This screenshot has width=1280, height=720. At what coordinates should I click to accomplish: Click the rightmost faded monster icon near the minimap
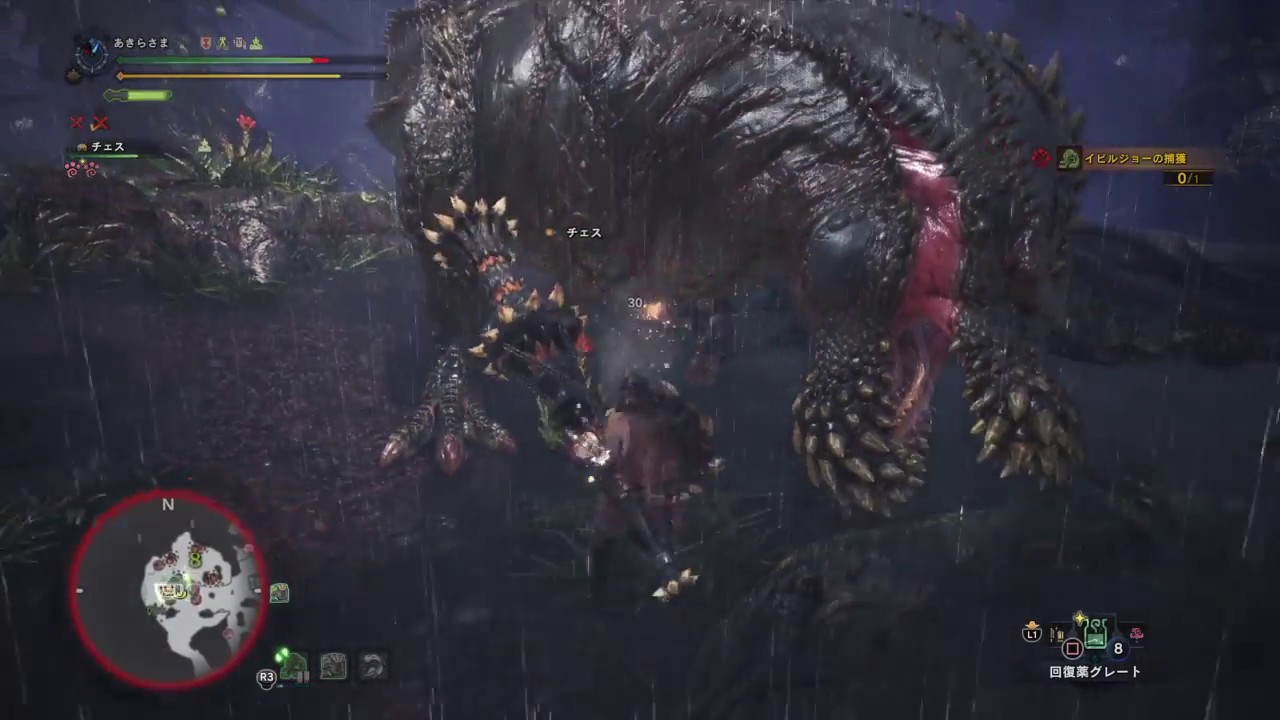coord(371,667)
